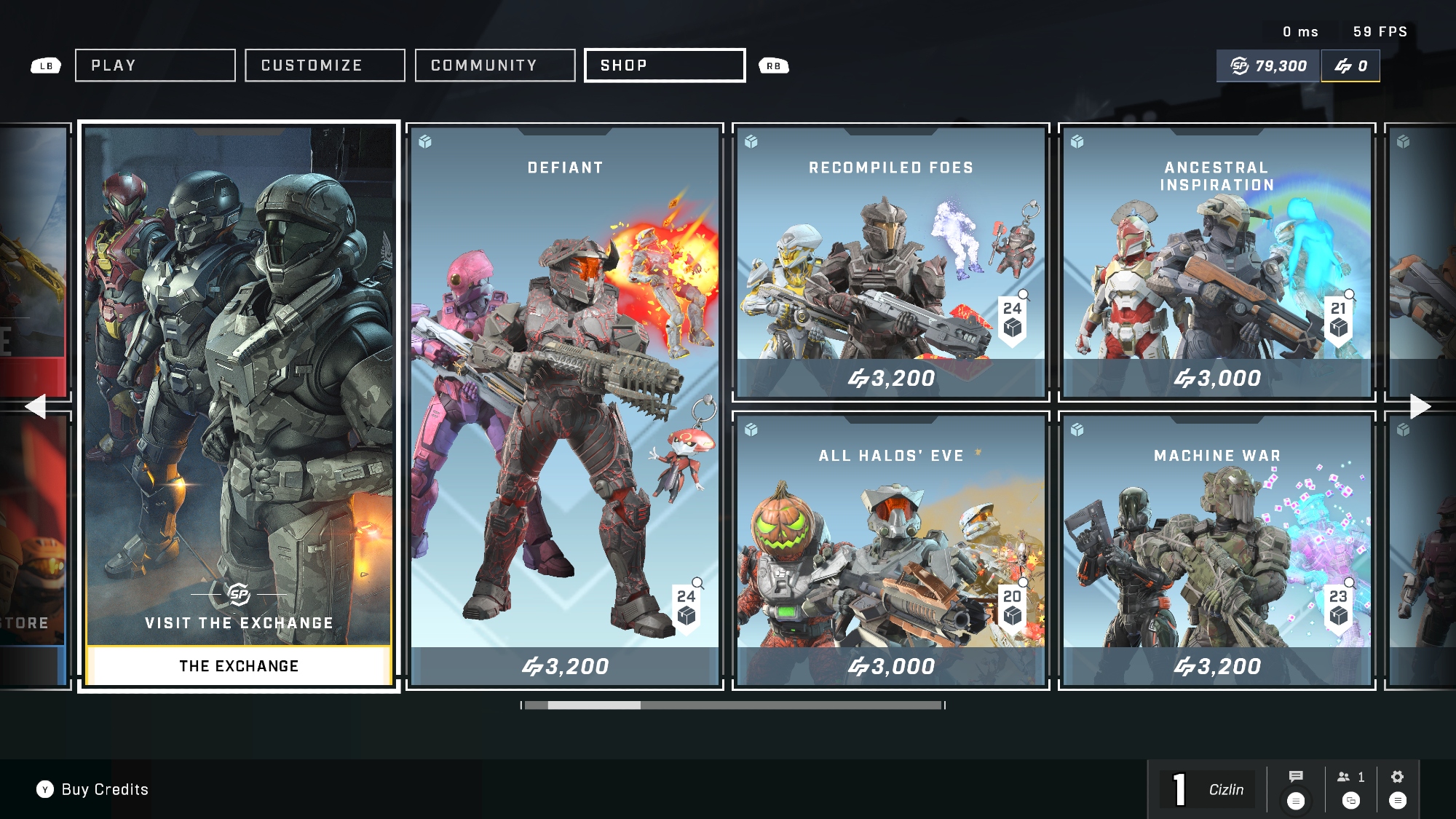Go to the Community tab
The image size is (1456, 819).
495,66
